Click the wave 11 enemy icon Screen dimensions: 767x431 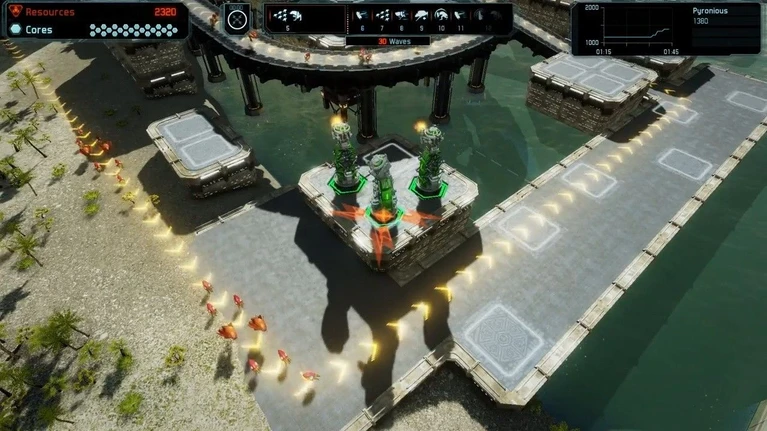tap(461, 17)
